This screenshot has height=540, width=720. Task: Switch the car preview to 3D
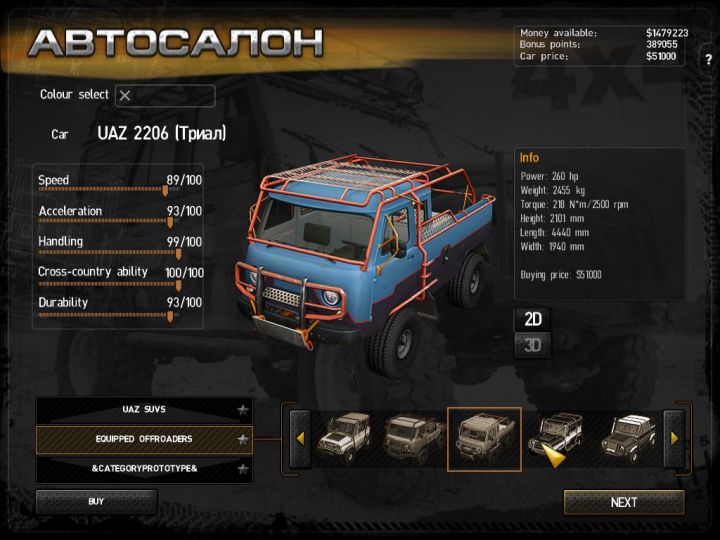tap(533, 346)
